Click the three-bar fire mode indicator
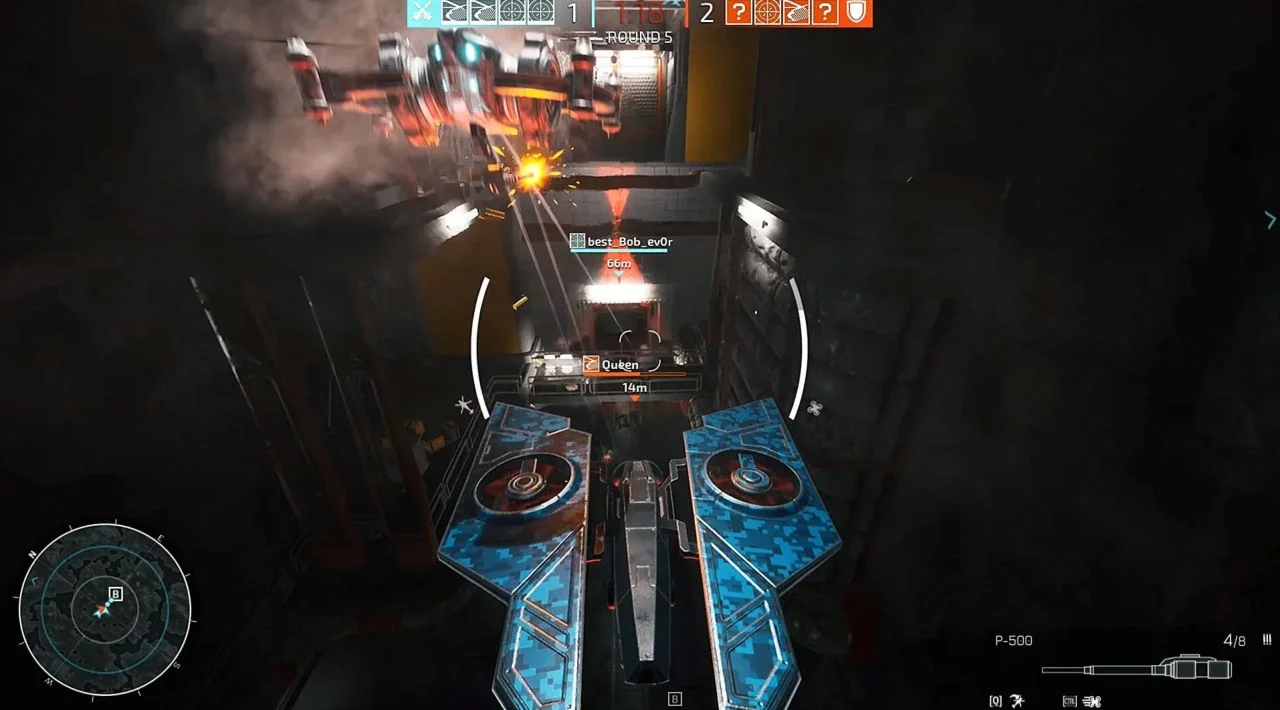 tap(1267, 640)
